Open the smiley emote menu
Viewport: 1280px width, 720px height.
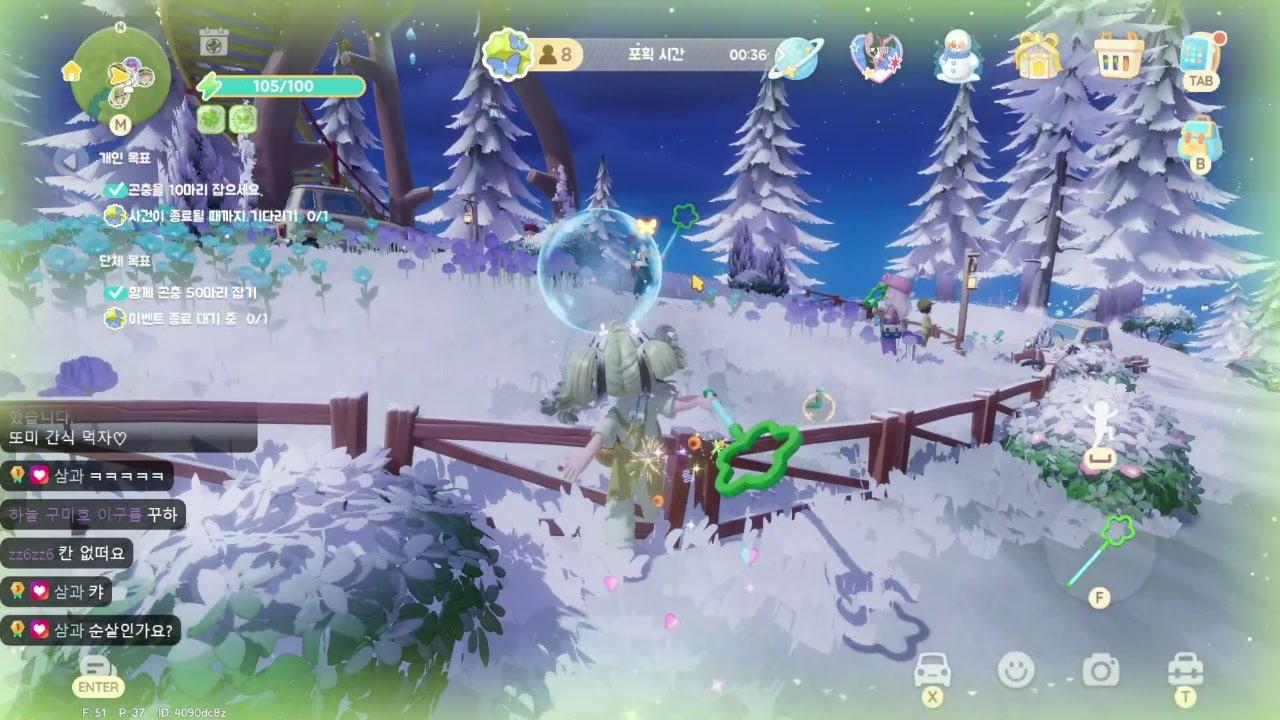click(x=1016, y=669)
